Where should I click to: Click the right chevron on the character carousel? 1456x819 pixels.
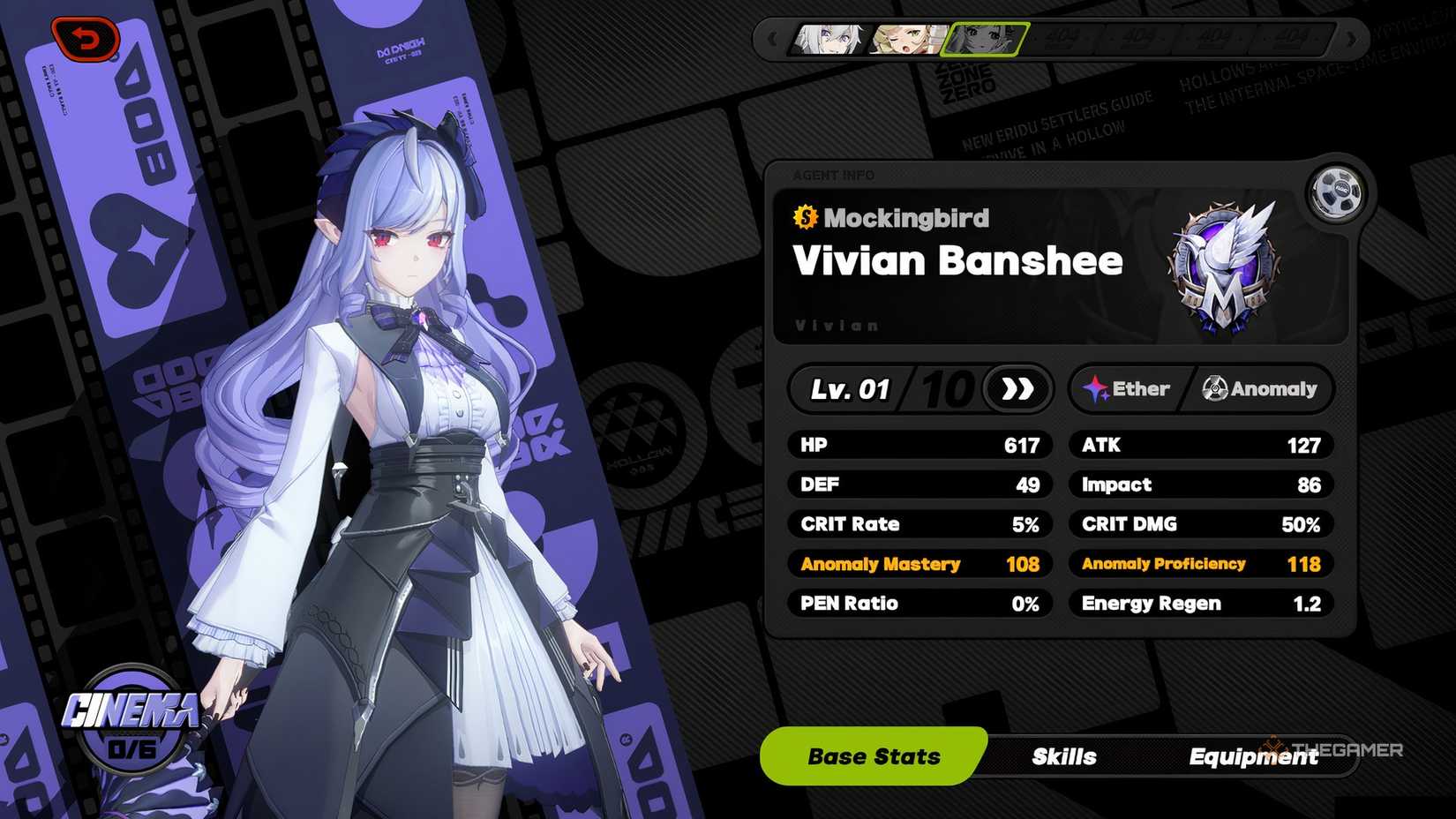click(1349, 38)
